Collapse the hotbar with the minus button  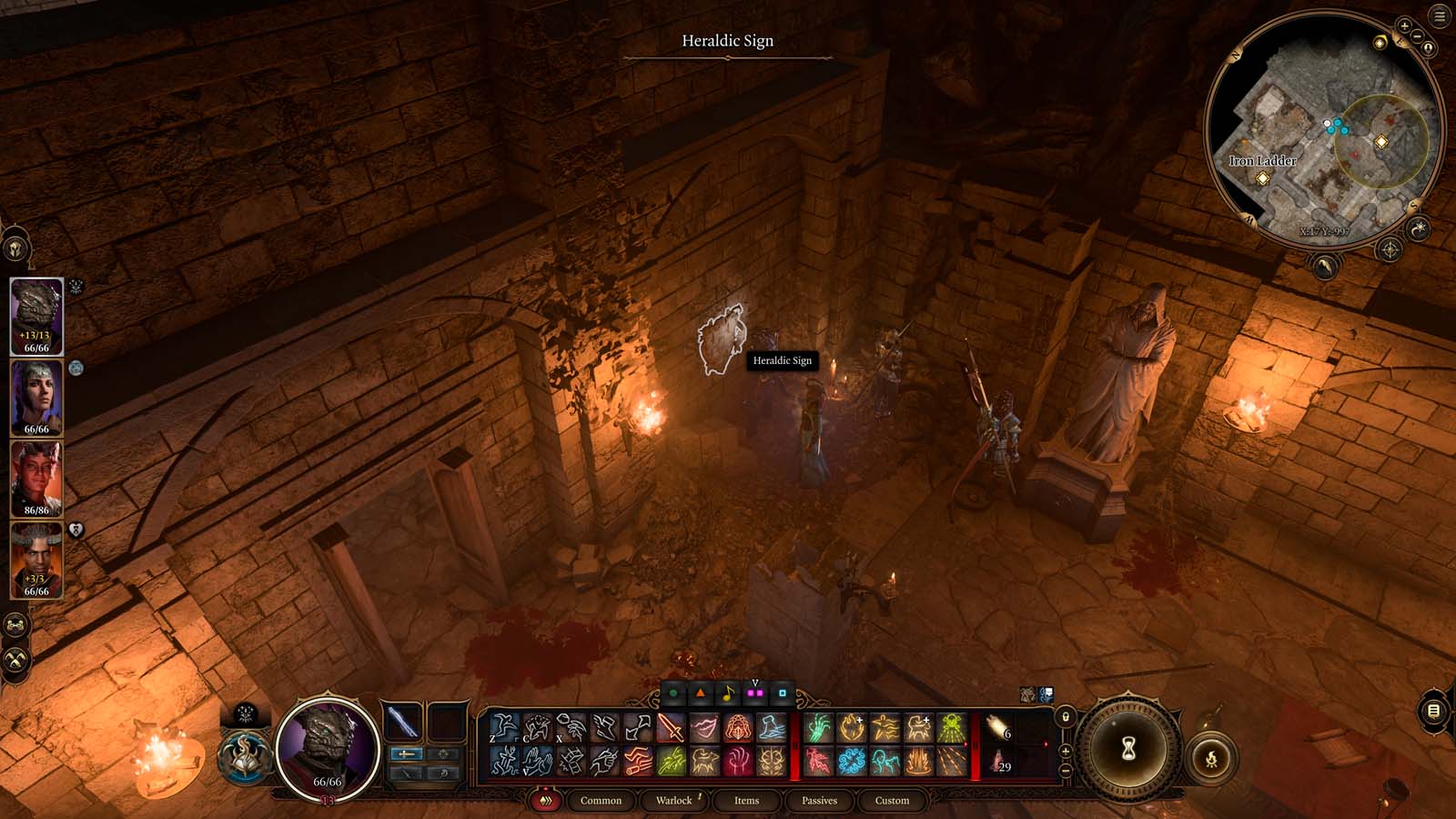coord(1067,769)
